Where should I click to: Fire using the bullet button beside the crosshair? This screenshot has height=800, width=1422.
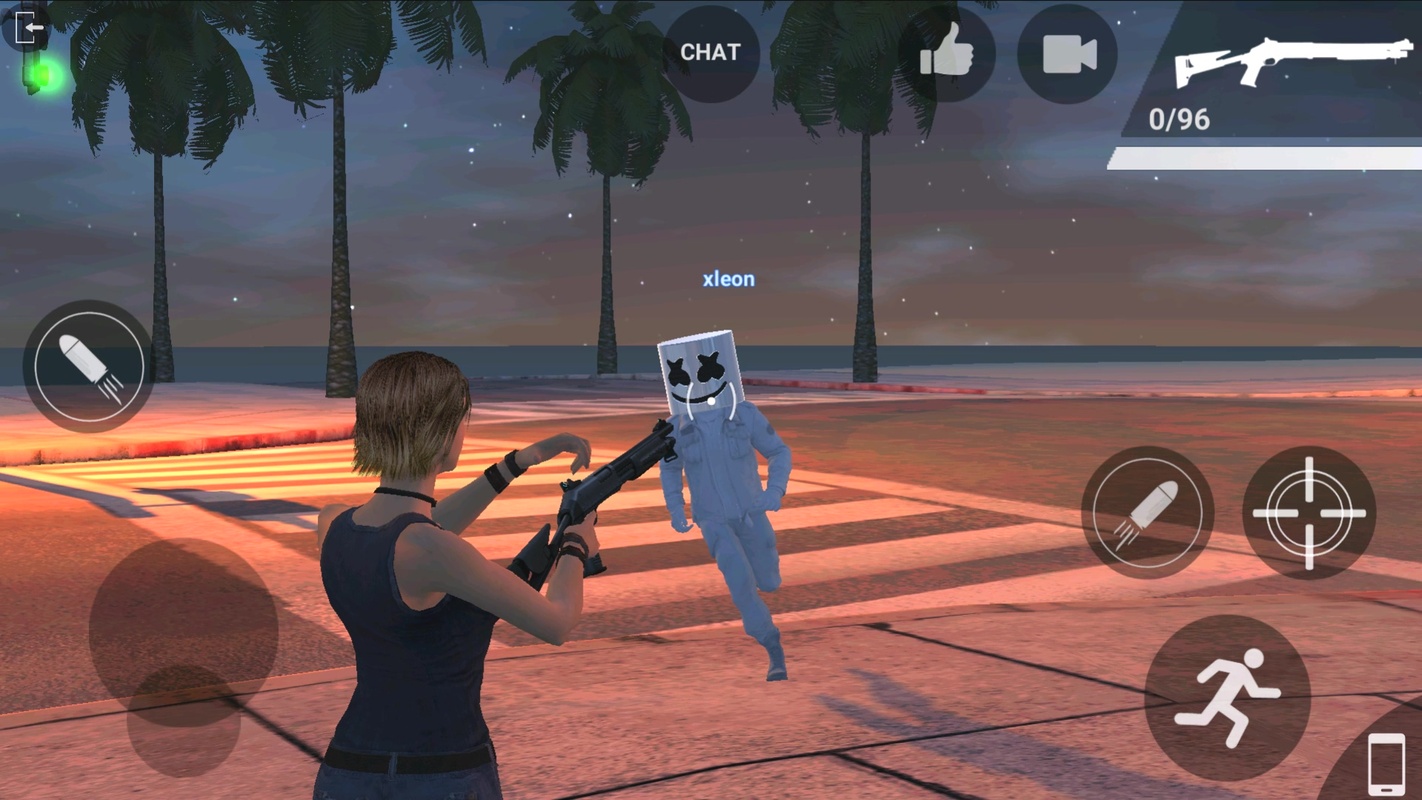1147,512
